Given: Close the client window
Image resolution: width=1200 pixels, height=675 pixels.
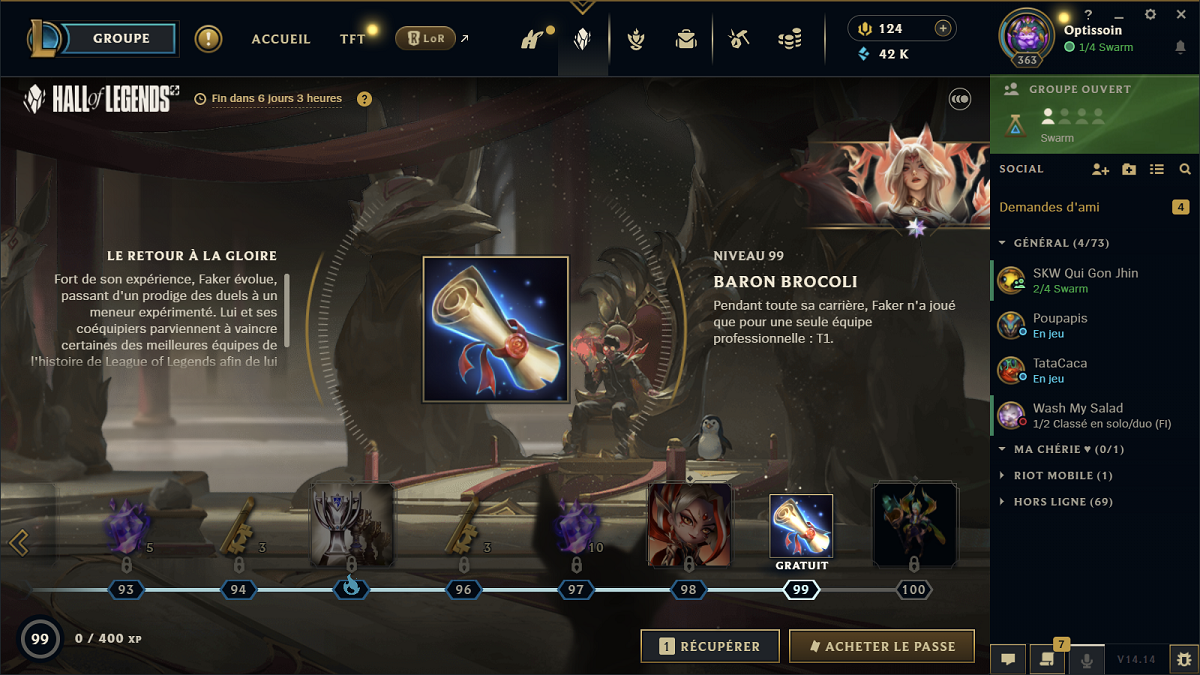Looking at the screenshot, I should [1183, 15].
